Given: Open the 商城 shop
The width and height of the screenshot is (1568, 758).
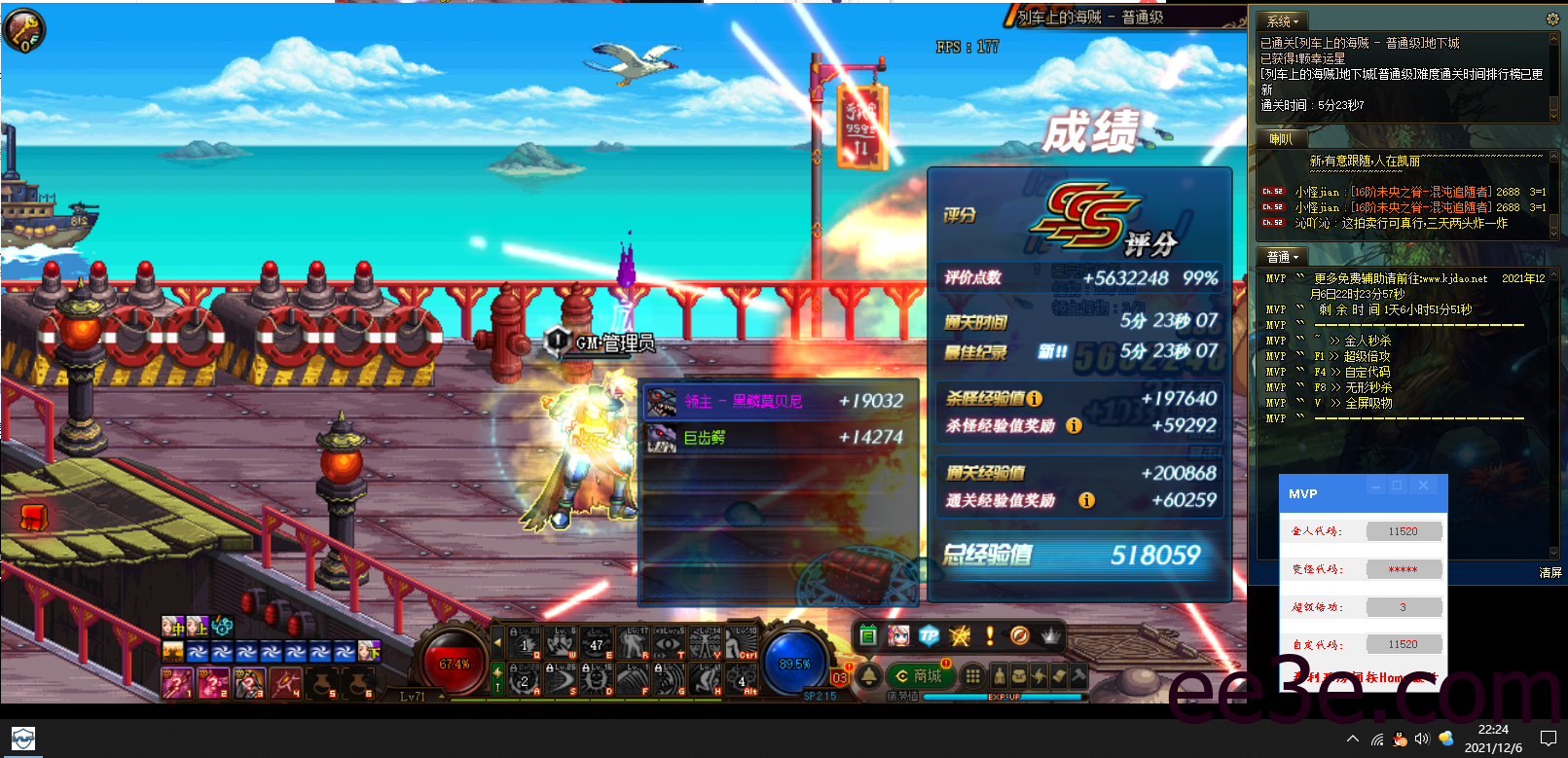Looking at the screenshot, I should [920, 676].
